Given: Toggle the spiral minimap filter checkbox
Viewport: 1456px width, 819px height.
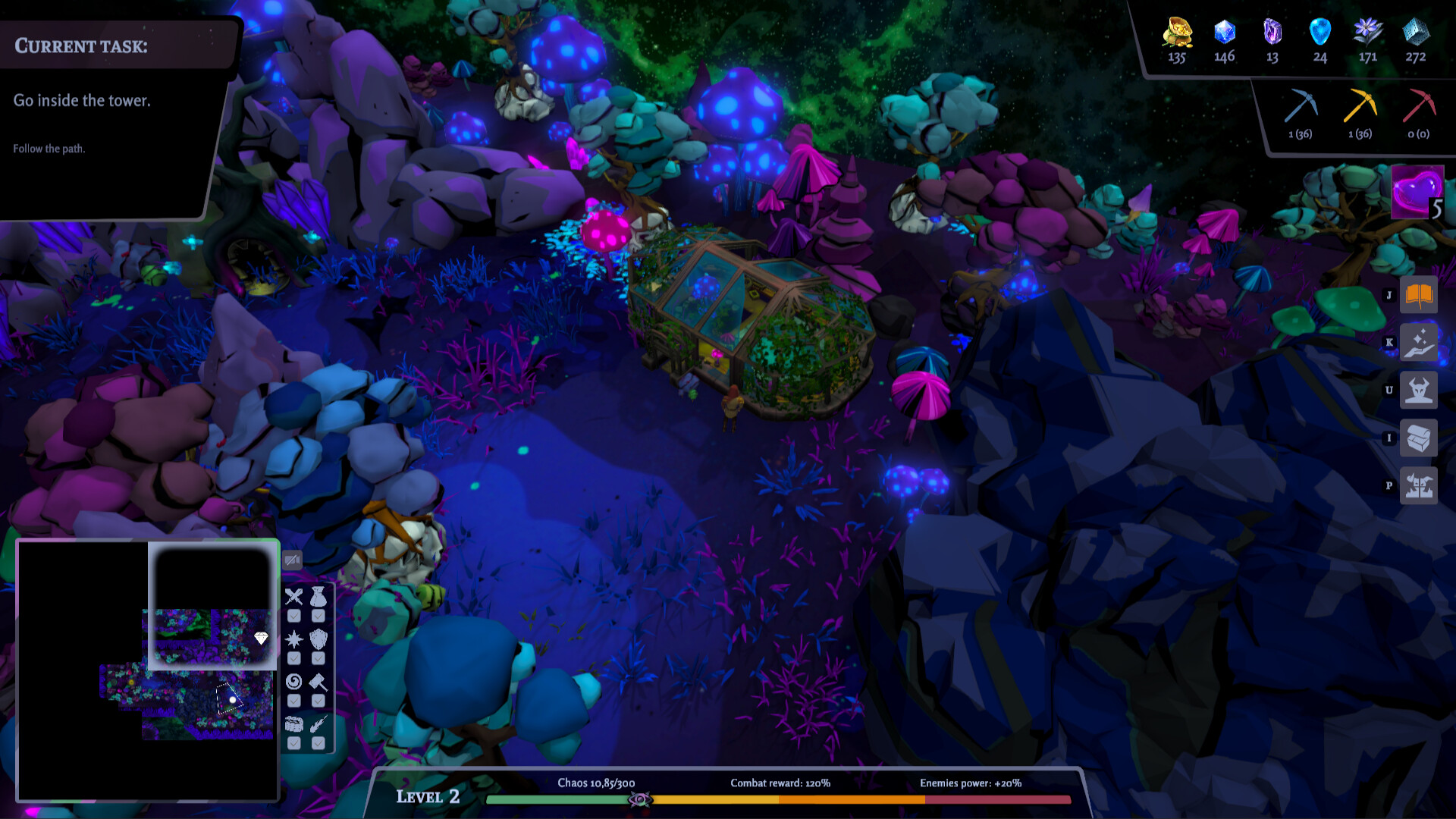Looking at the screenshot, I should (x=294, y=701).
